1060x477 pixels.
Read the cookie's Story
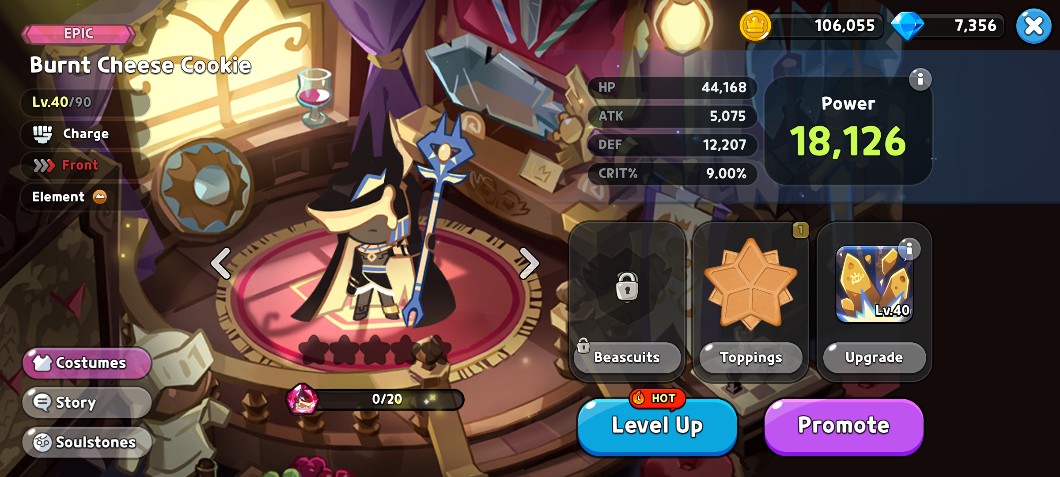(87, 402)
